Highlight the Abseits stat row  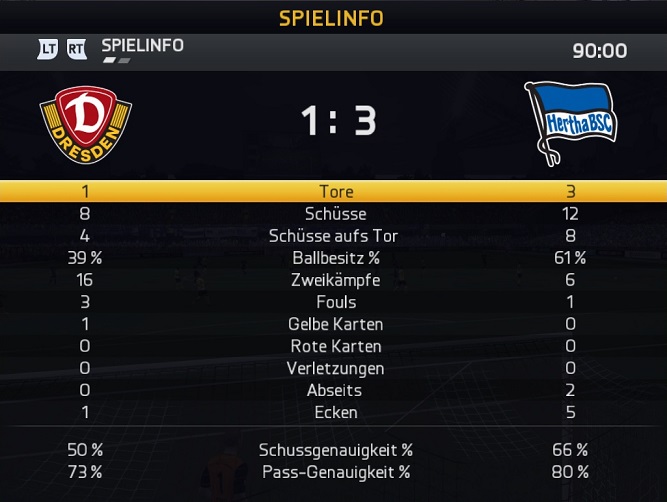click(x=335, y=390)
